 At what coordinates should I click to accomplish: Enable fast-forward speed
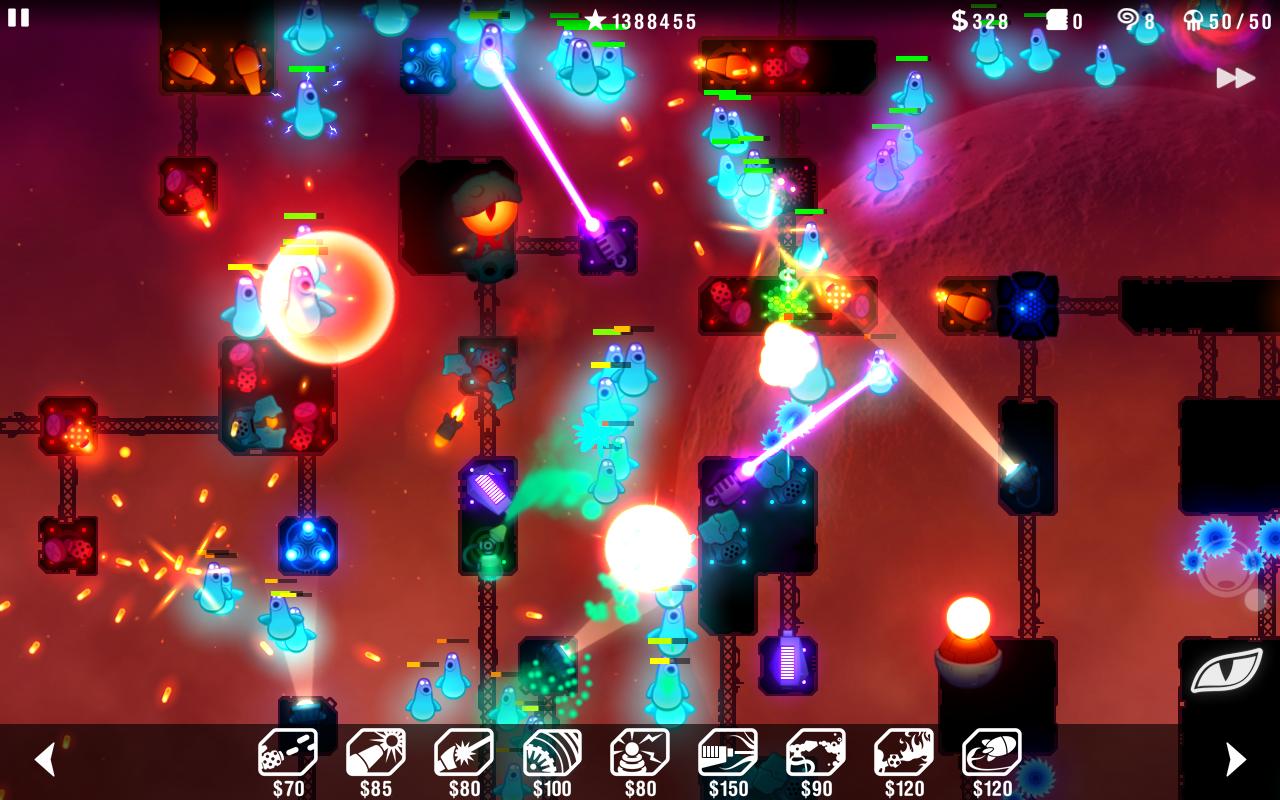click(x=1237, y=76)
